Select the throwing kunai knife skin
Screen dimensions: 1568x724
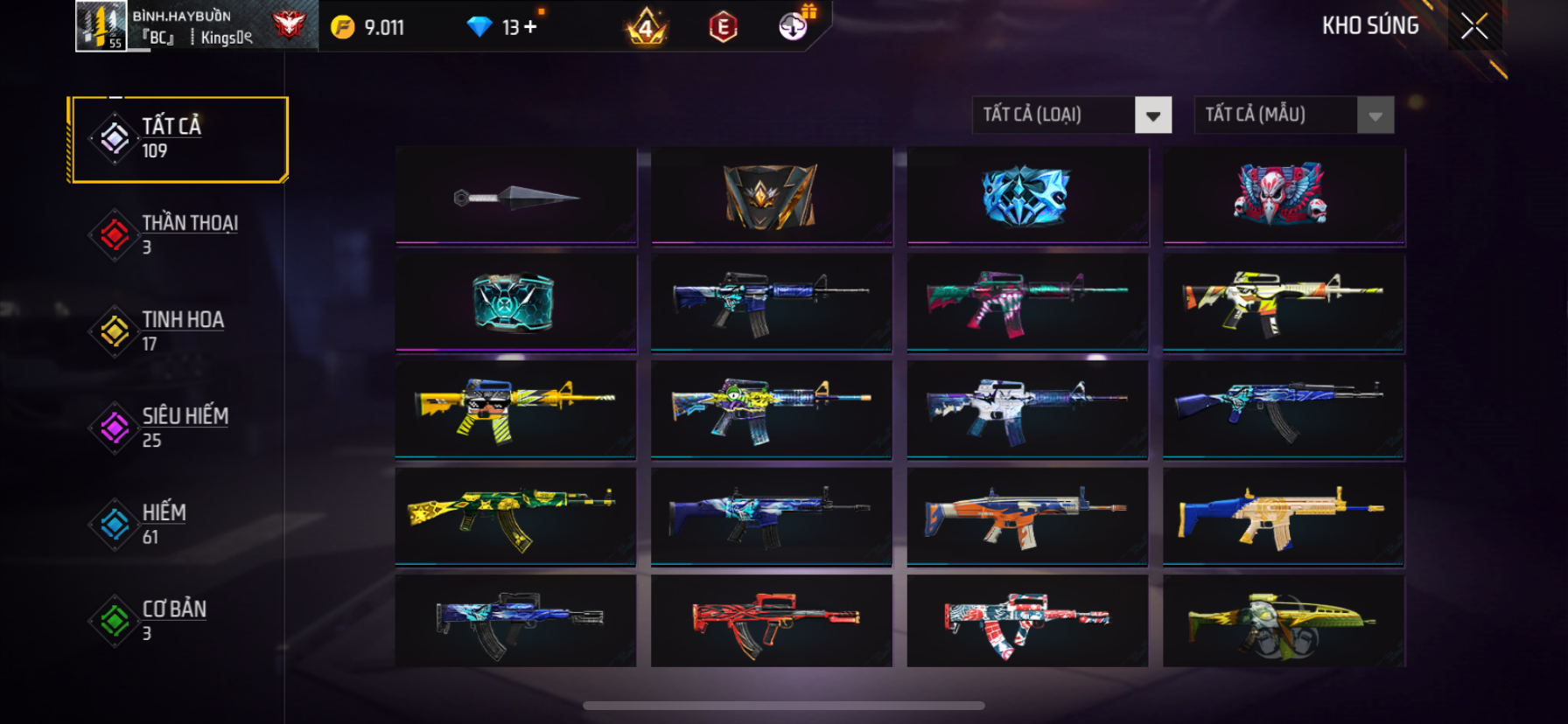click(x=516, y=197)
